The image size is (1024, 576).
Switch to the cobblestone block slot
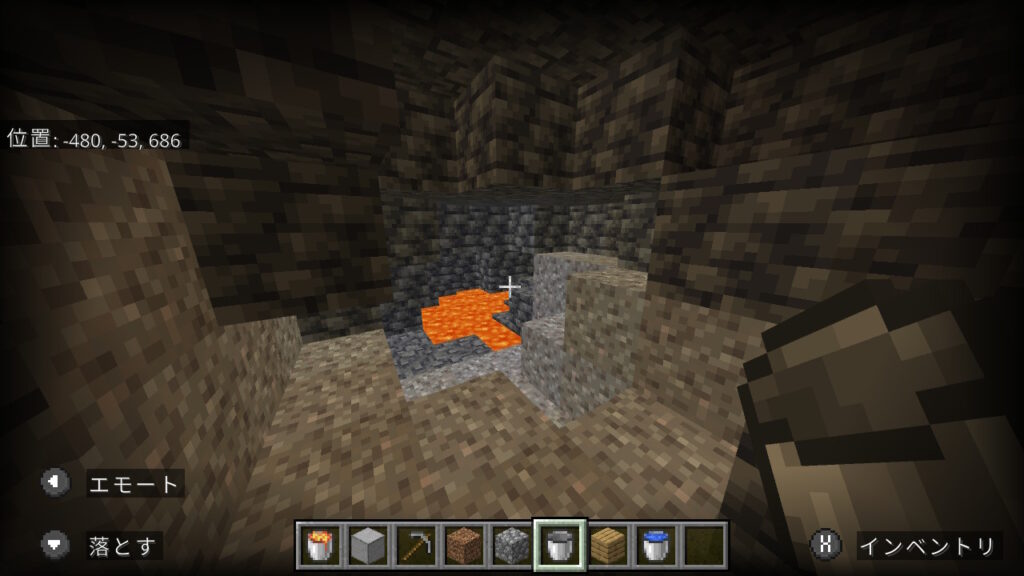tap(511, 545)
